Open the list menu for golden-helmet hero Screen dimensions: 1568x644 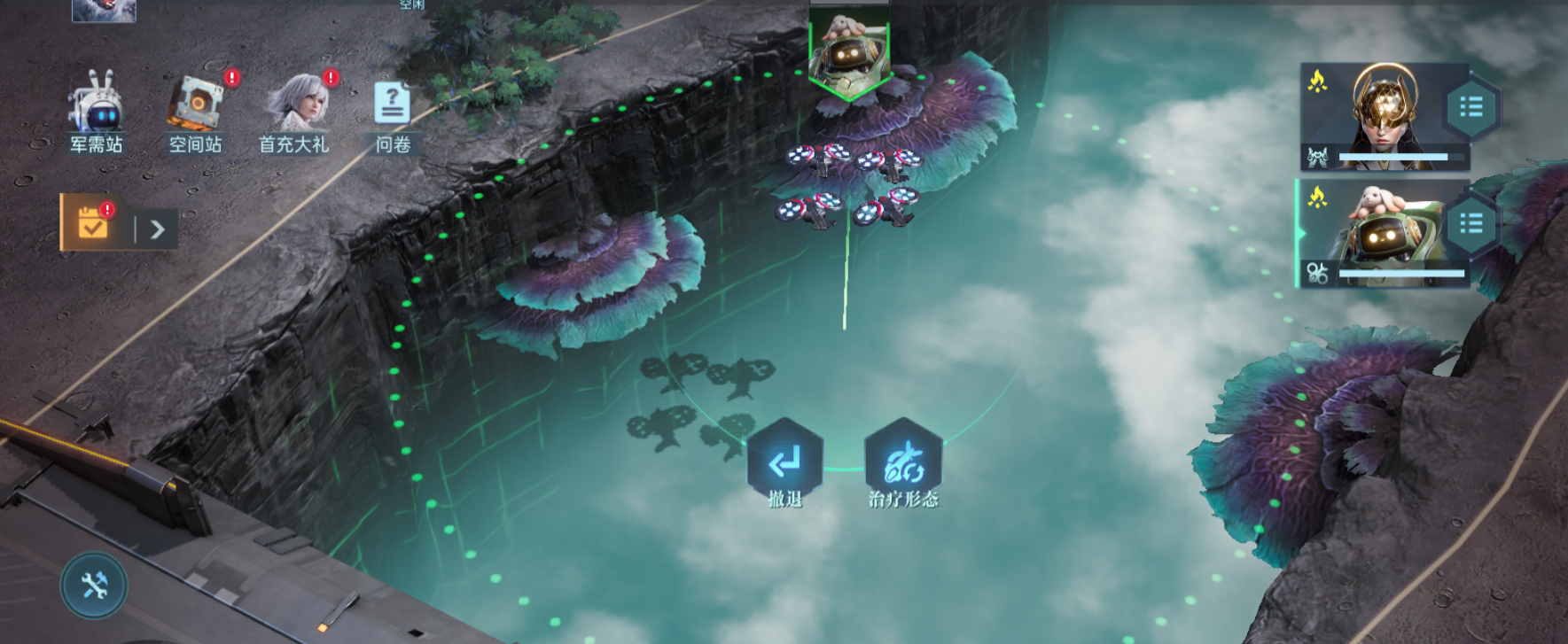pos(1471,108)
